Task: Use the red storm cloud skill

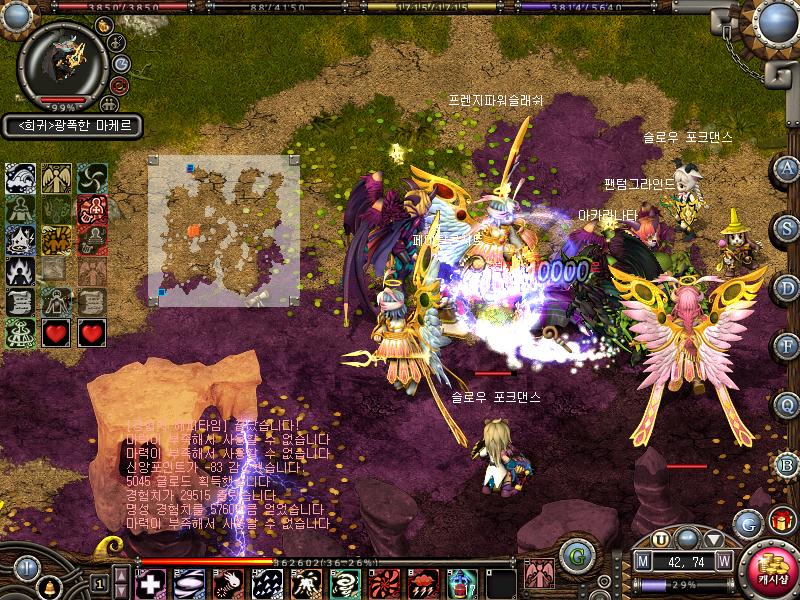Action: coord(422,583)
